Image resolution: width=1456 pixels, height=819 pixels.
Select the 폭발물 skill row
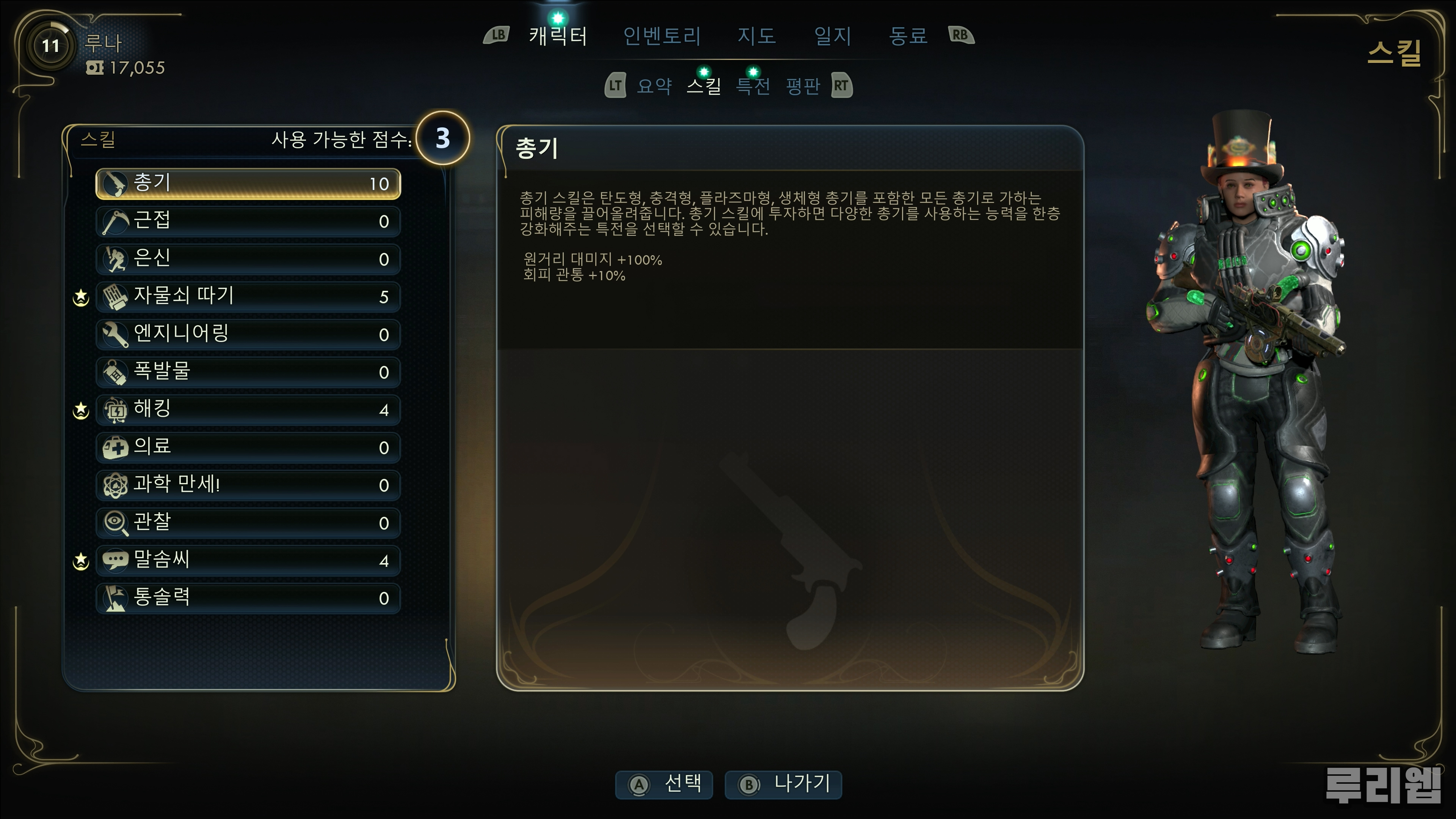point(248,372)
